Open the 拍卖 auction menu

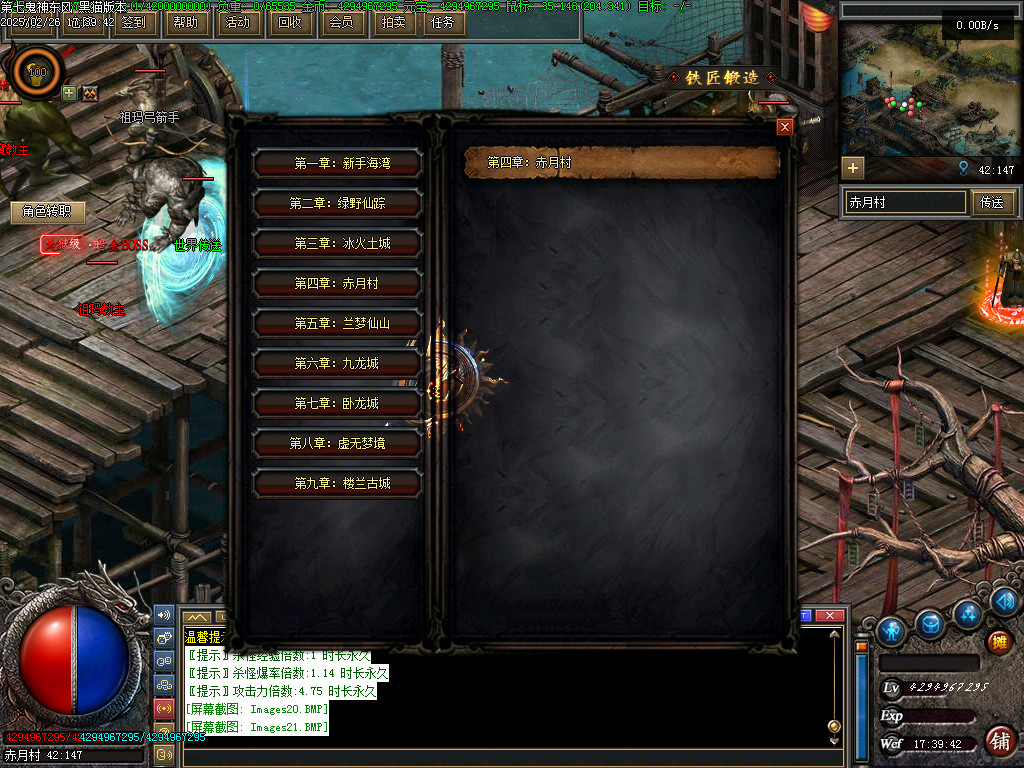(394, 22)
